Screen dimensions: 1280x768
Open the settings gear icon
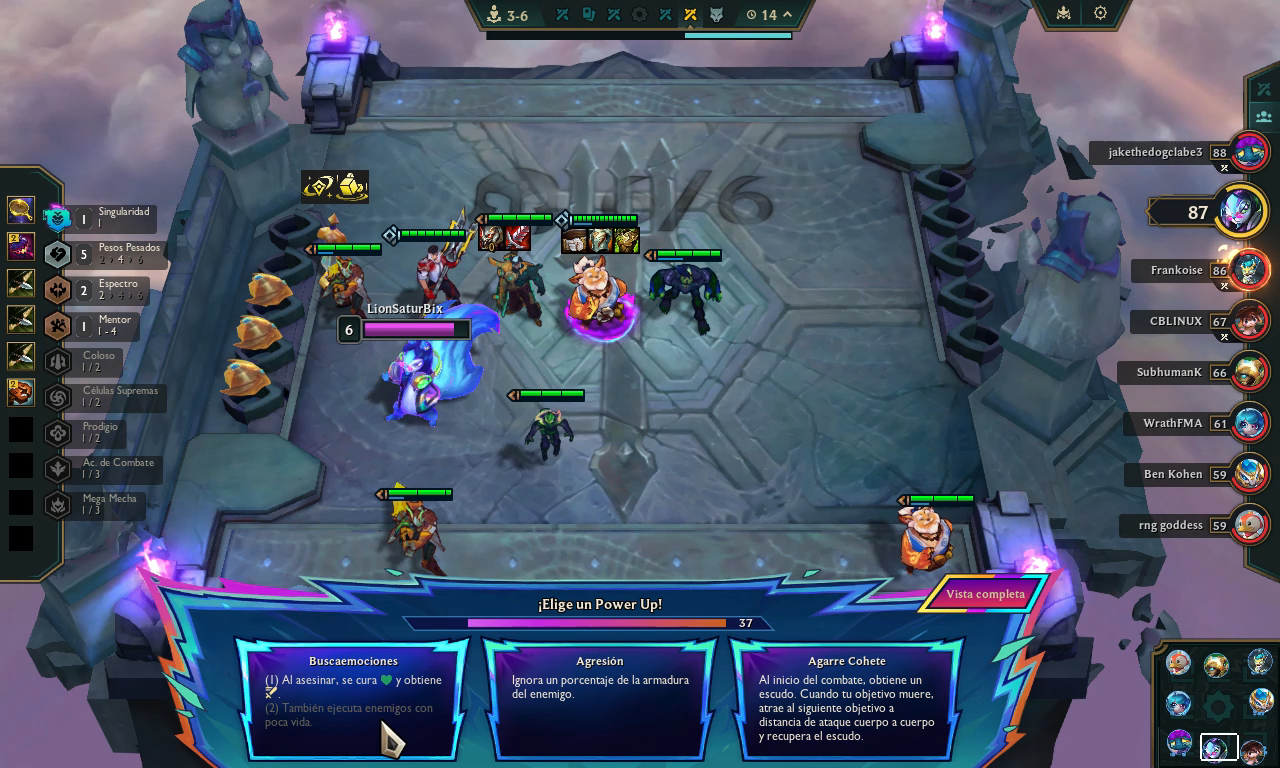pos(1100,14)
